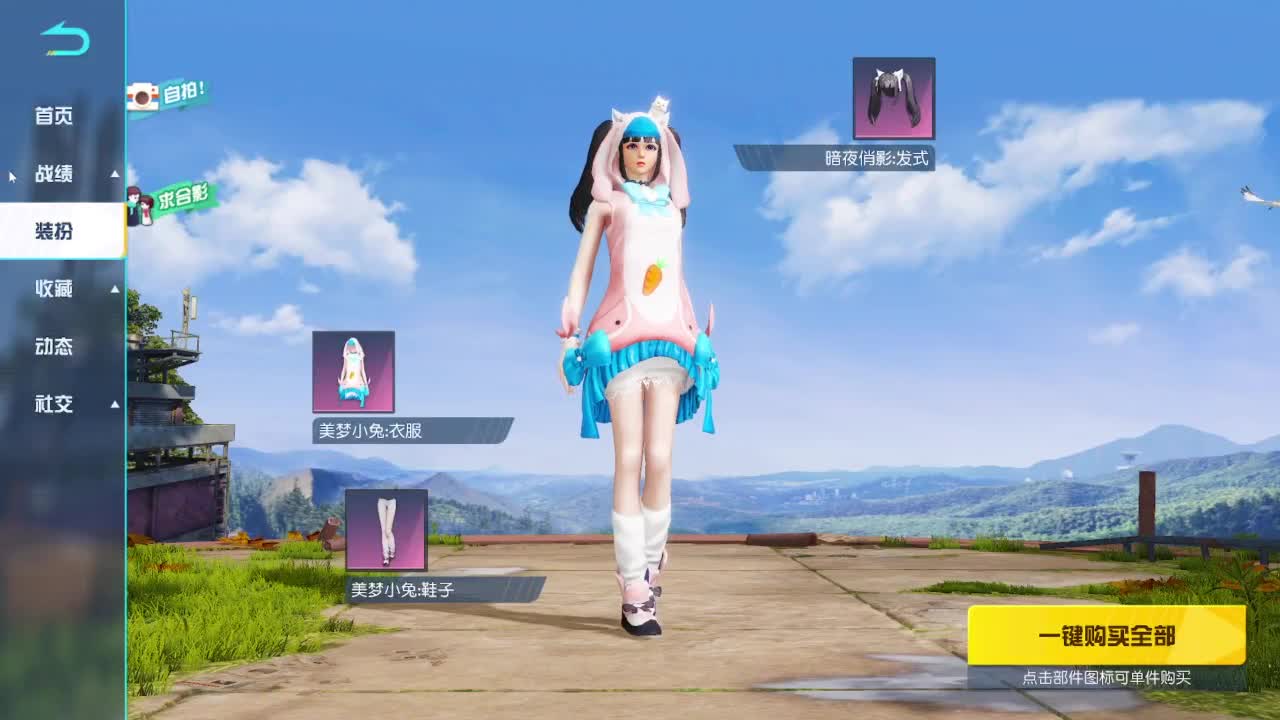Expand the 战绩 section arrow

coord(113,174)
